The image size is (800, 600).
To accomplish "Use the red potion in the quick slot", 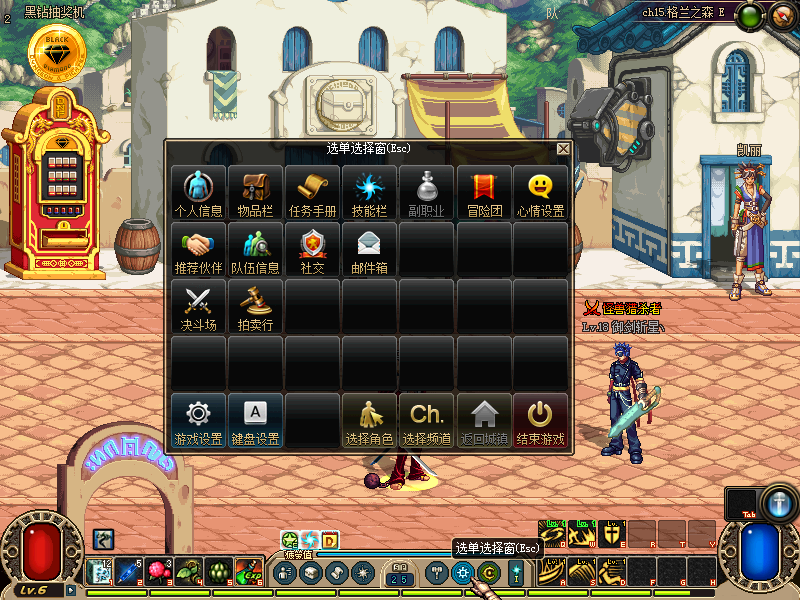I will (x=158, y=572).
